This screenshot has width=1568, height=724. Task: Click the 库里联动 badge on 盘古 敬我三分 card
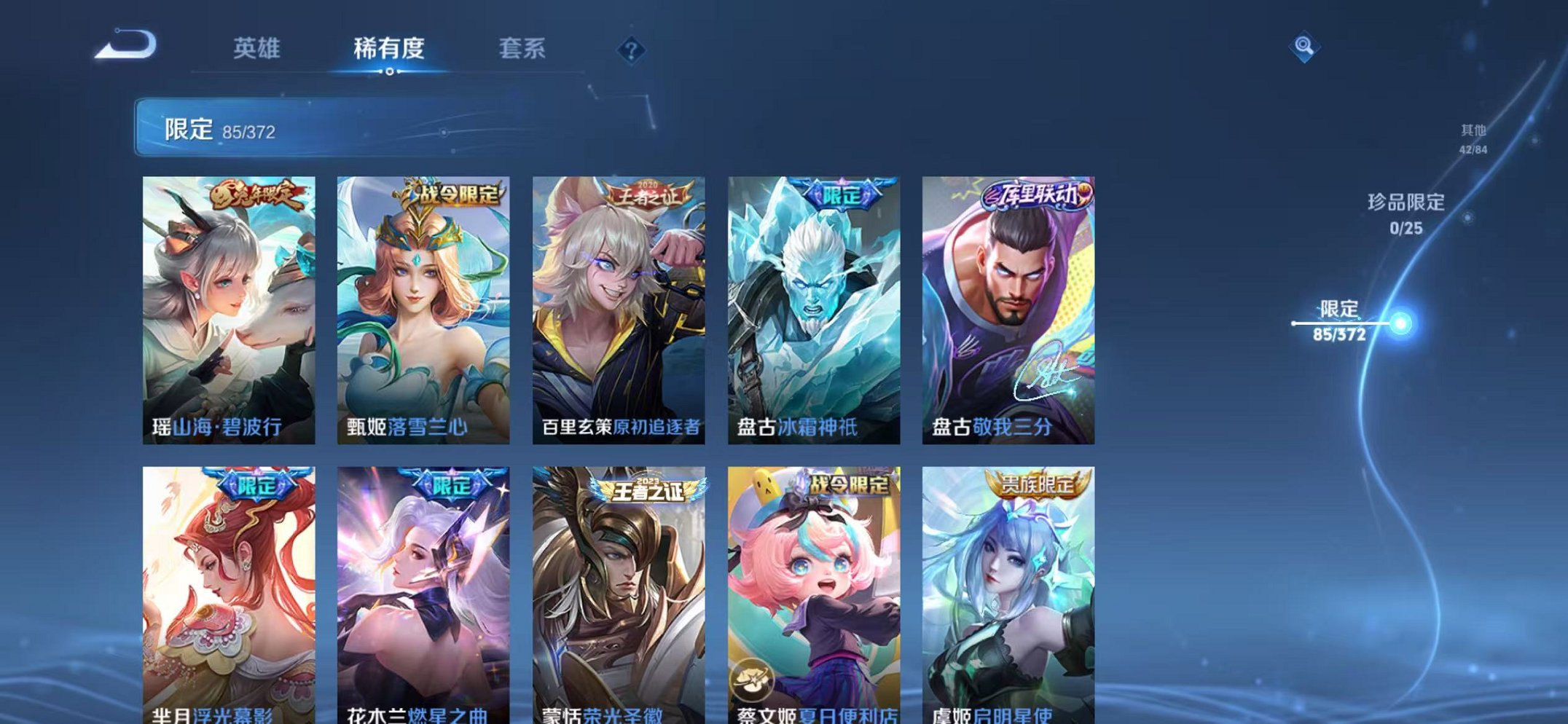[x=1037, y=196]
